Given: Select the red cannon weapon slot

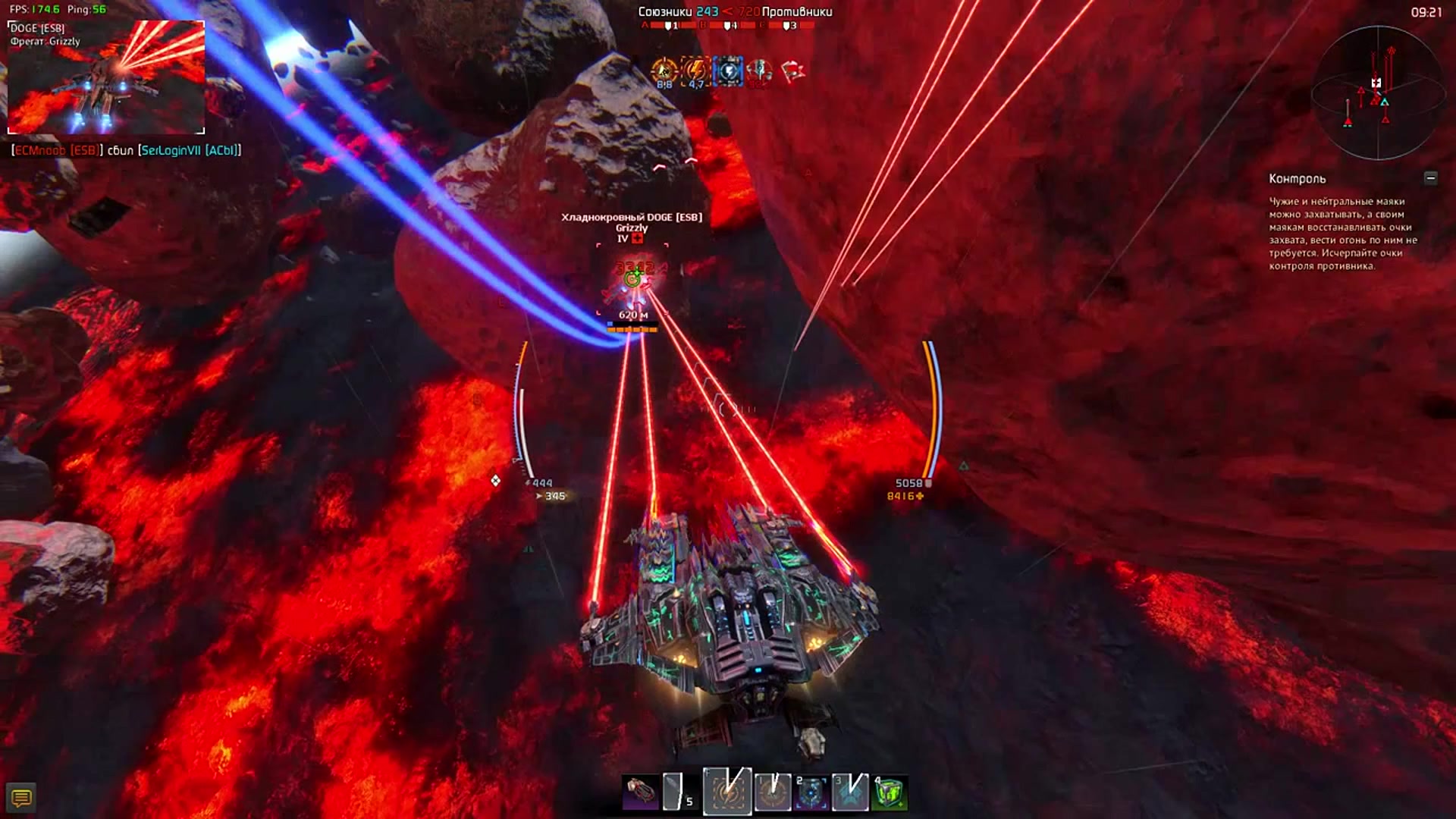Looking at the screenshot, I should click(640, 792).
